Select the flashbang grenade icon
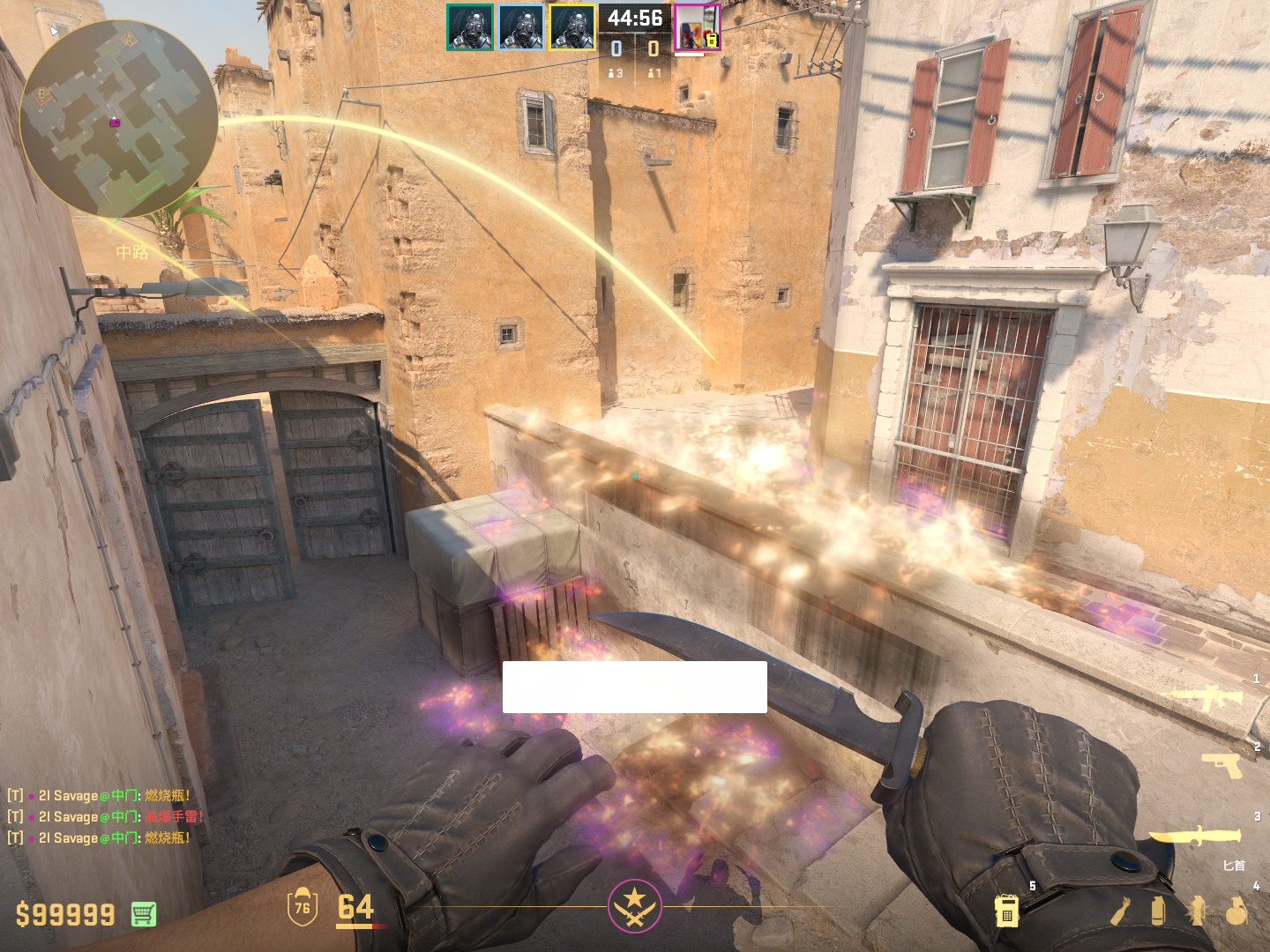 [x=1197, y=911]
